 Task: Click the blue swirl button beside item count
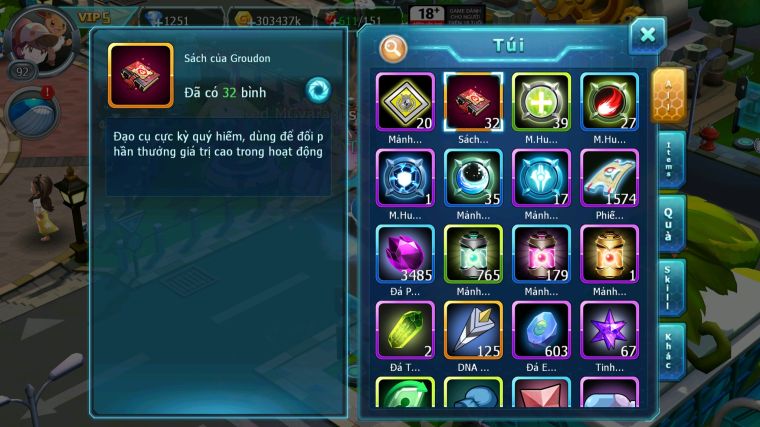tap(318, 89)
